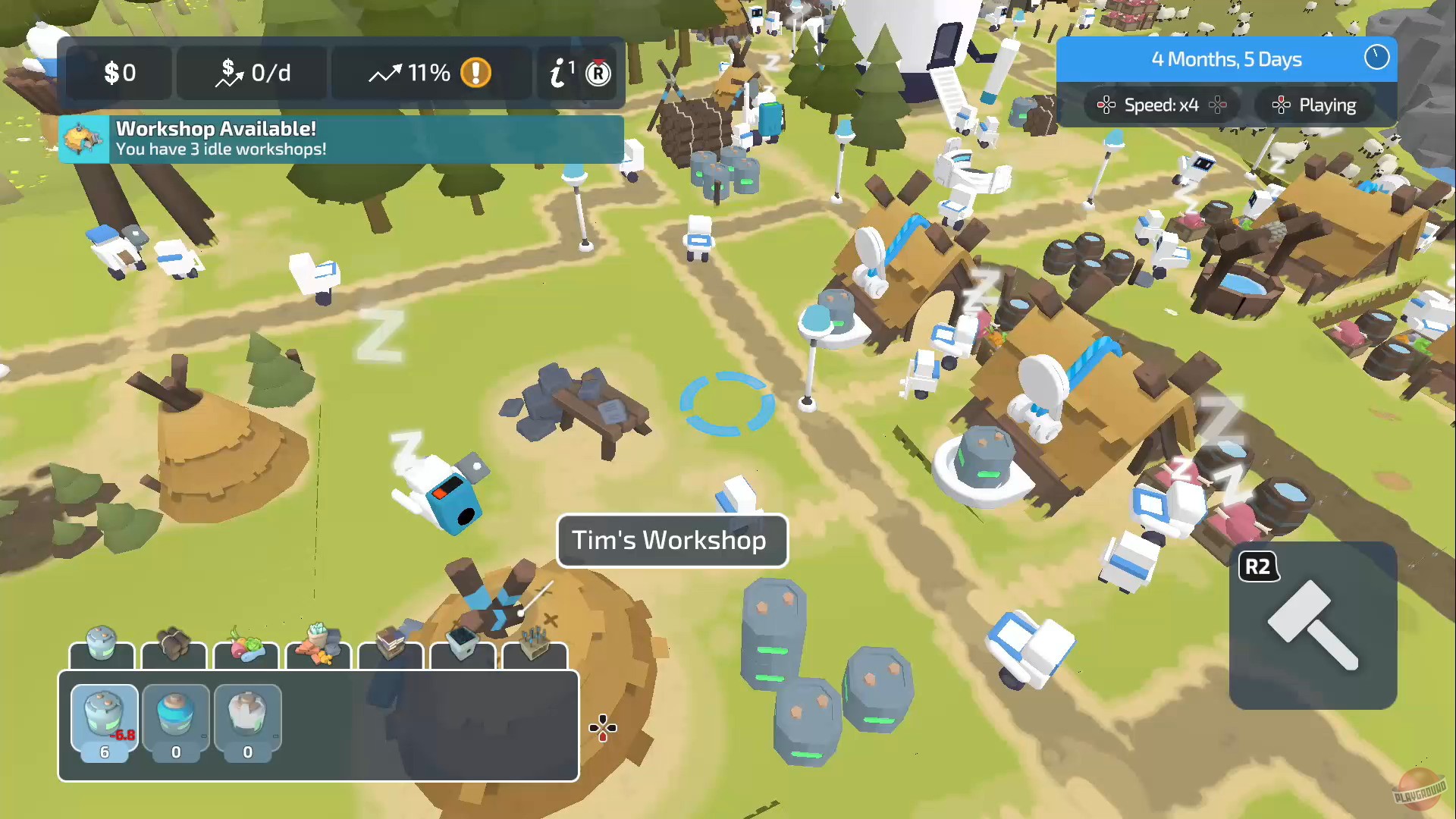Open the Workshop Available notification

(x=341, y=140)
